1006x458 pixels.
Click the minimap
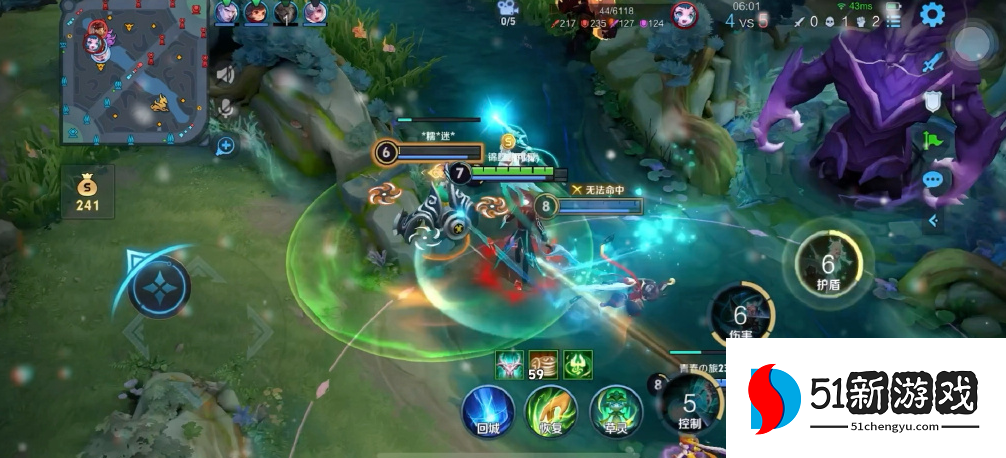coord(134,72)
